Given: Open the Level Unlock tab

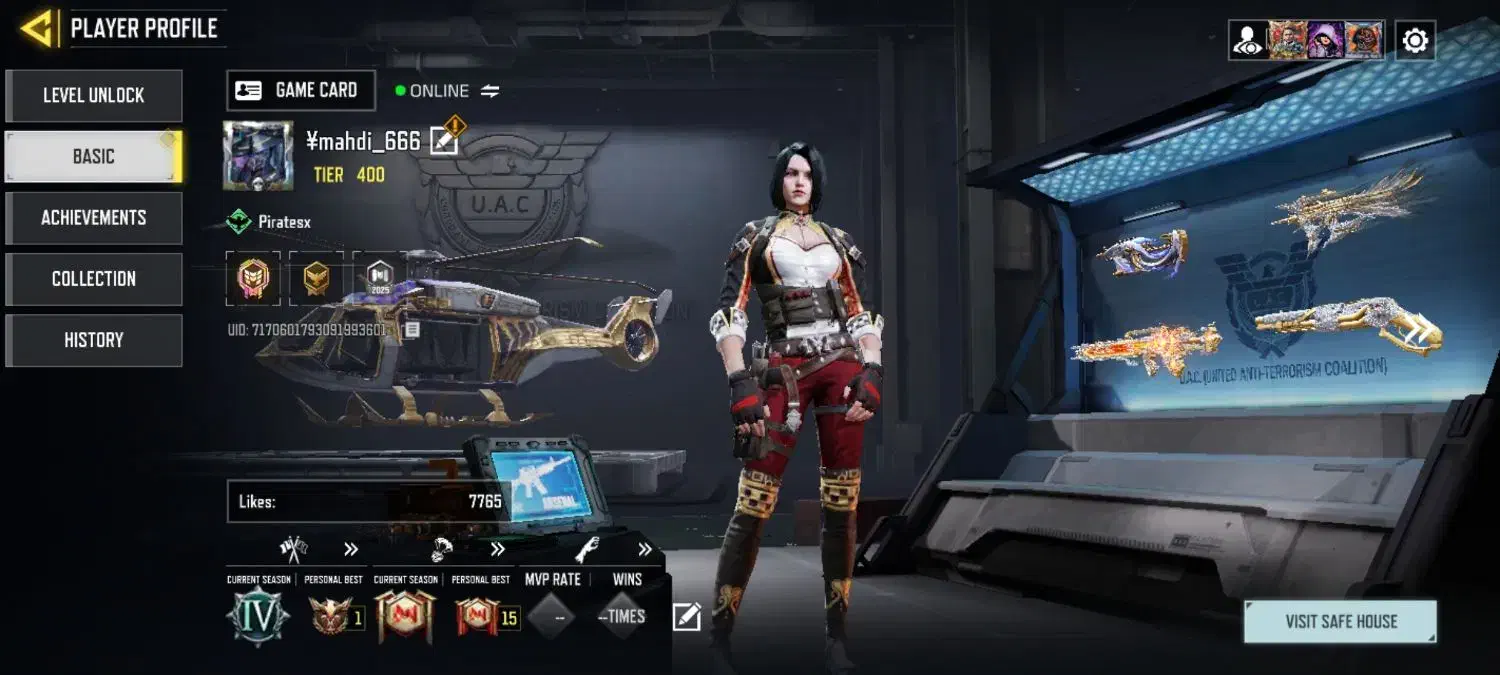Looking at the screenshot, I should pos(94,96).
